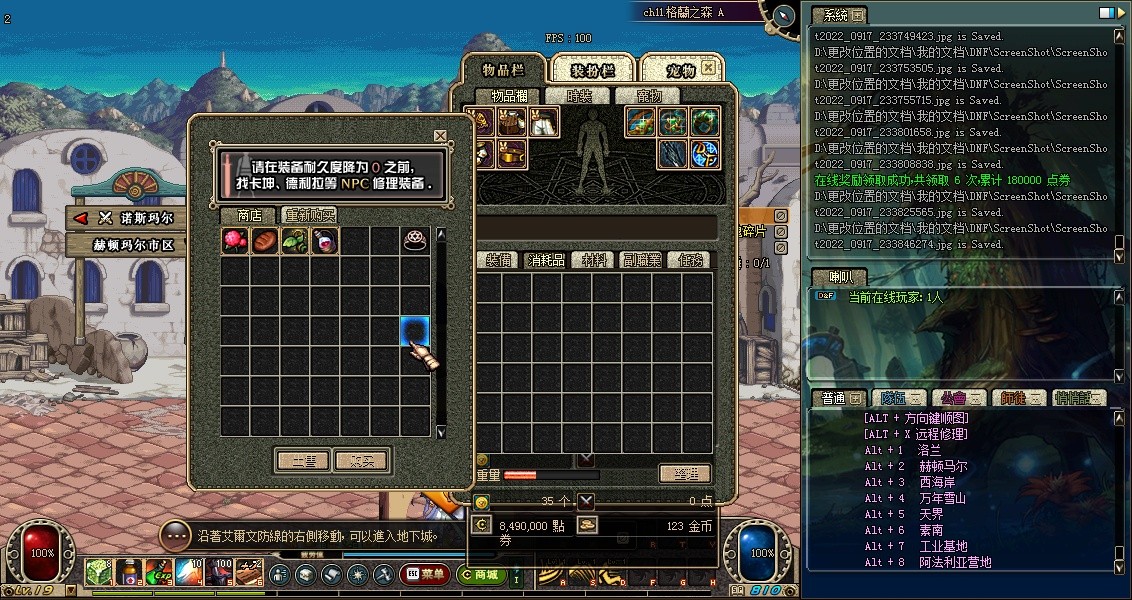The image size is (1132, 600).
Task: Select the bread item in shop
Action: [x=265, y=241]
